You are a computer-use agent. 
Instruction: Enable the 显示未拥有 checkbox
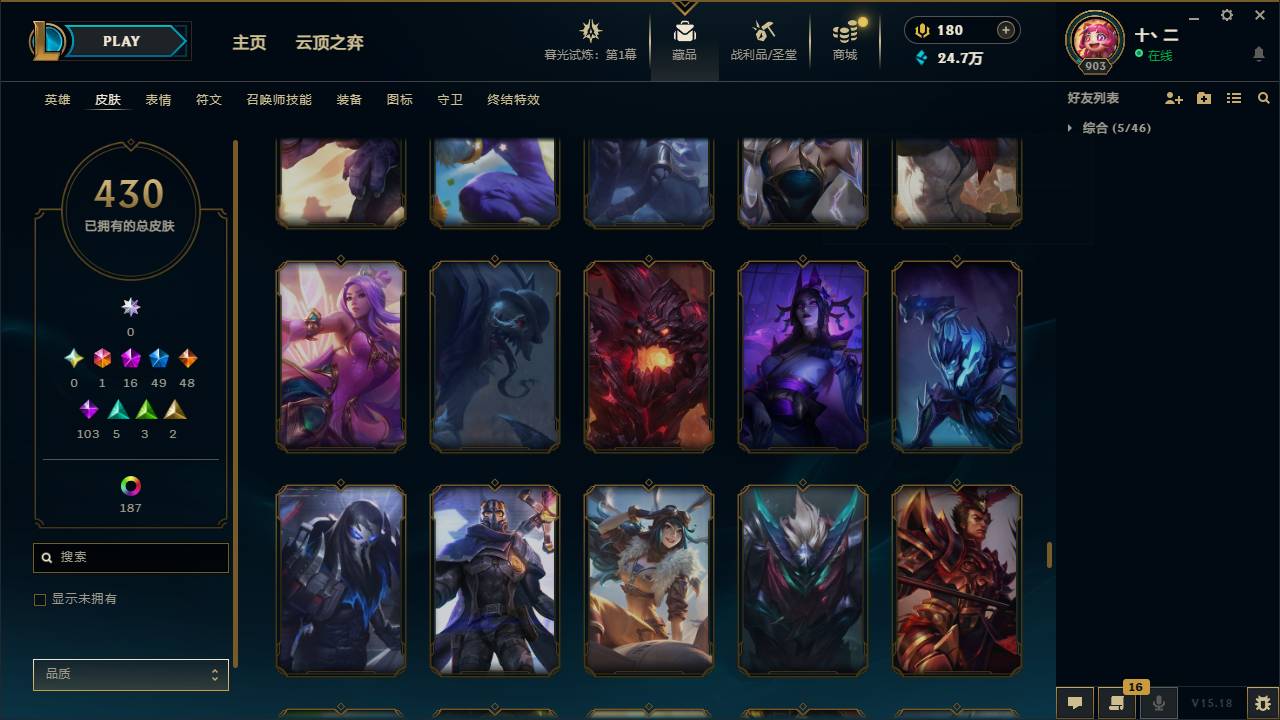click(x=40, y=599)
